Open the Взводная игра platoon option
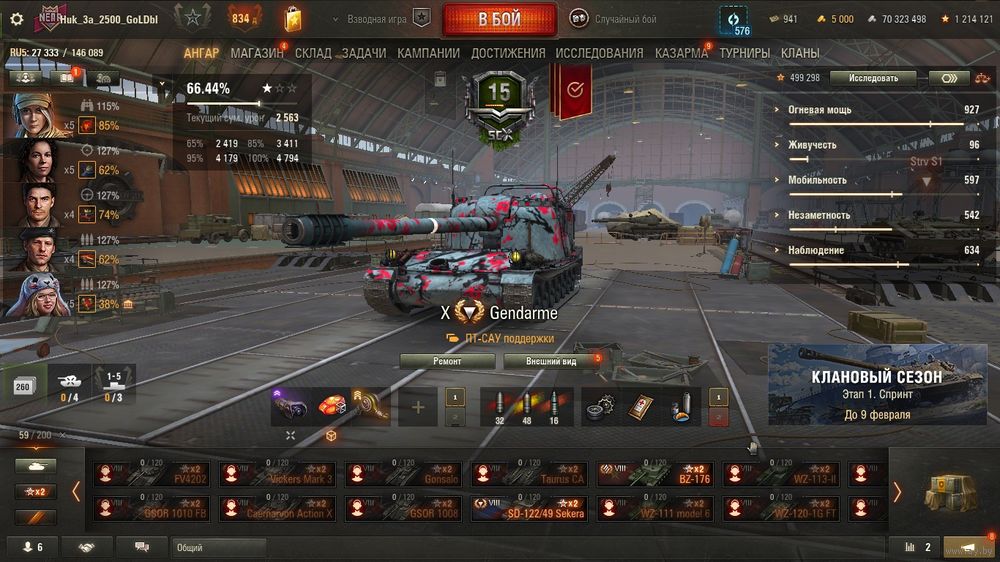The width and height of the screenshot is (1000, 562). (389, 19)
